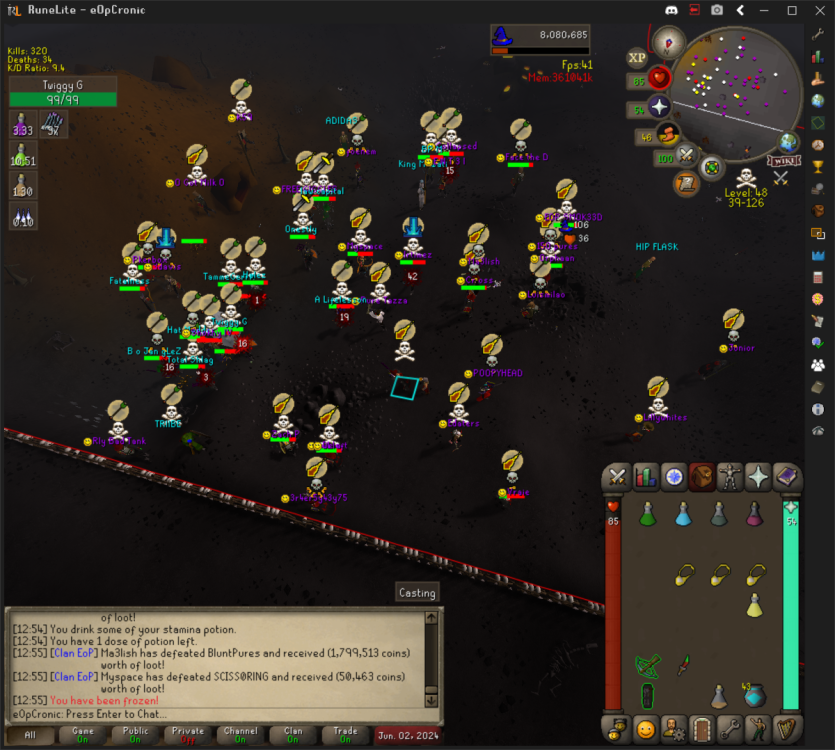Take a screenshot with the camera button

(717, 10)
